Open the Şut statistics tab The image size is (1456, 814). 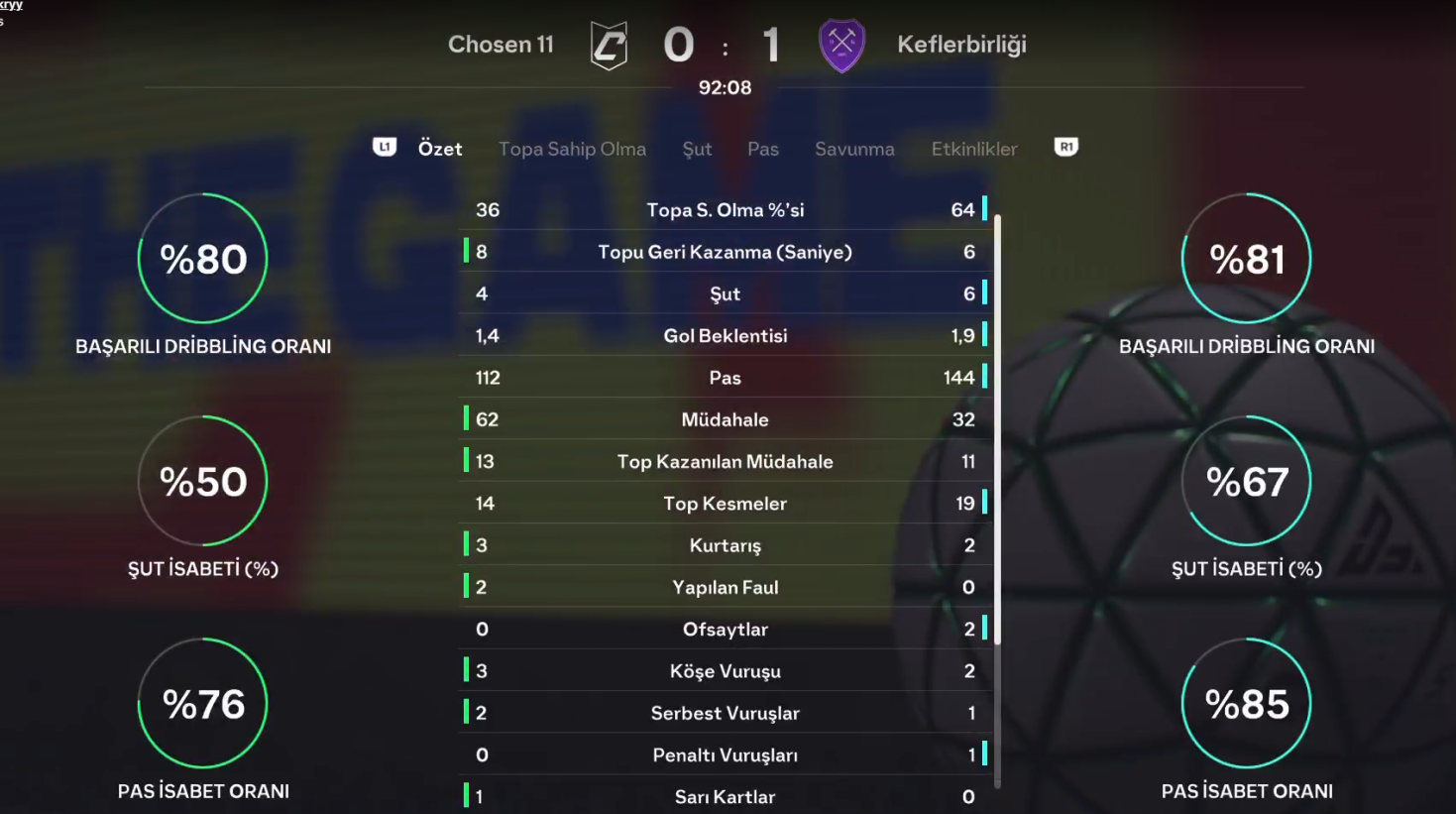pyautogui.click(x=697, y=149)
